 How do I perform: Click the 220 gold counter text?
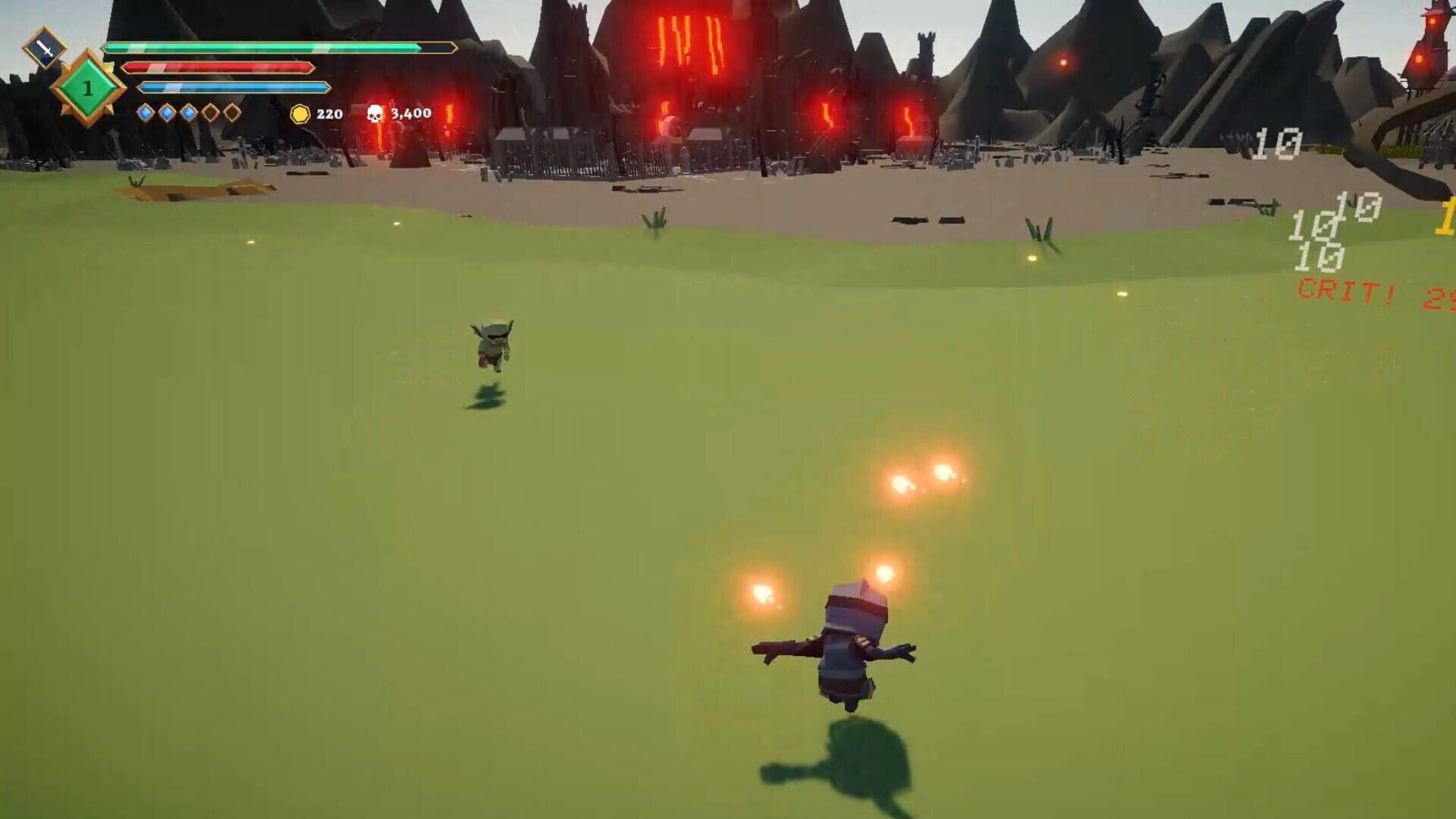pyautogui.click(x=328, y=114)
